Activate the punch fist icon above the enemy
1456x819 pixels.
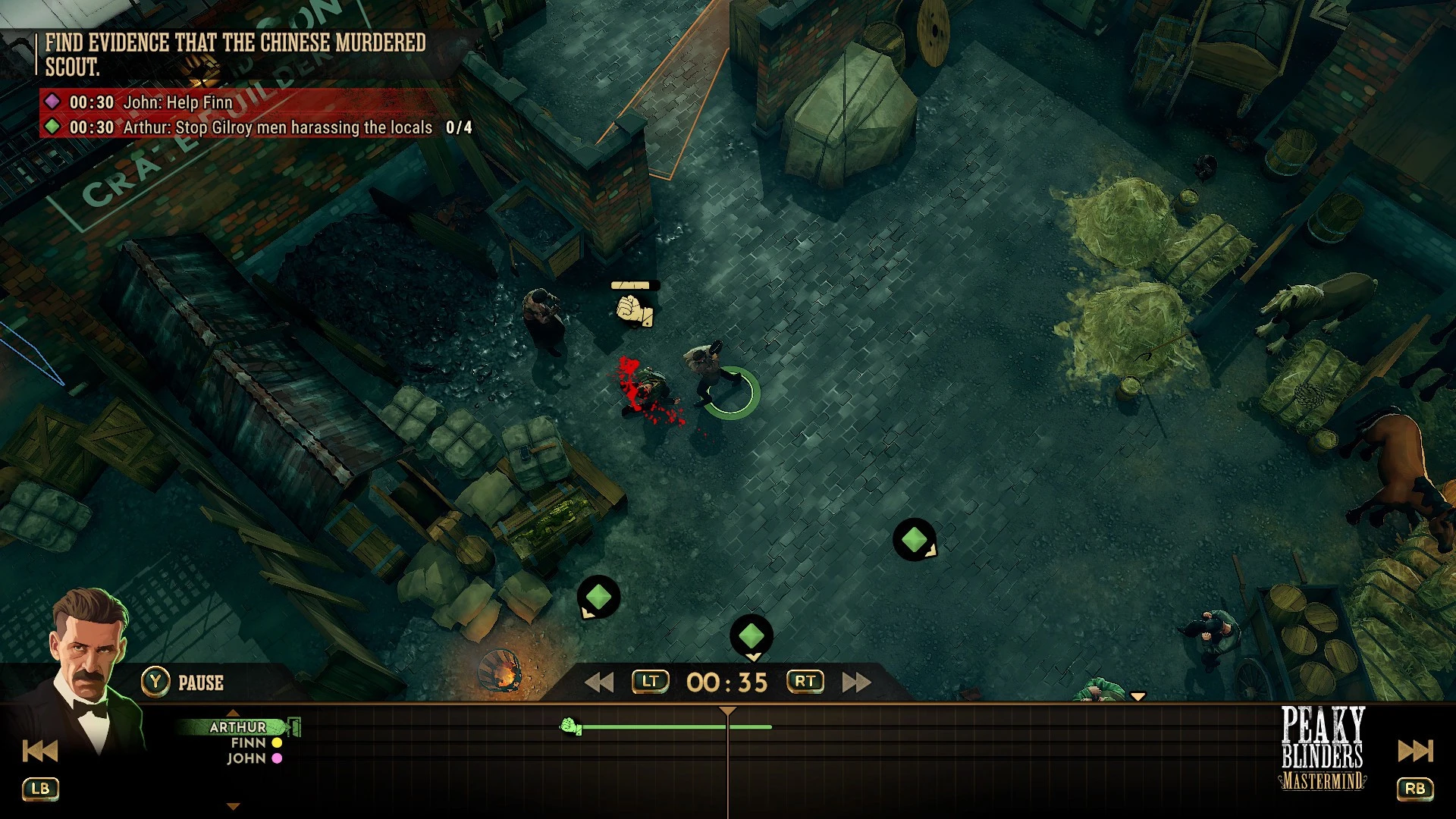click(x=633, y=309)
